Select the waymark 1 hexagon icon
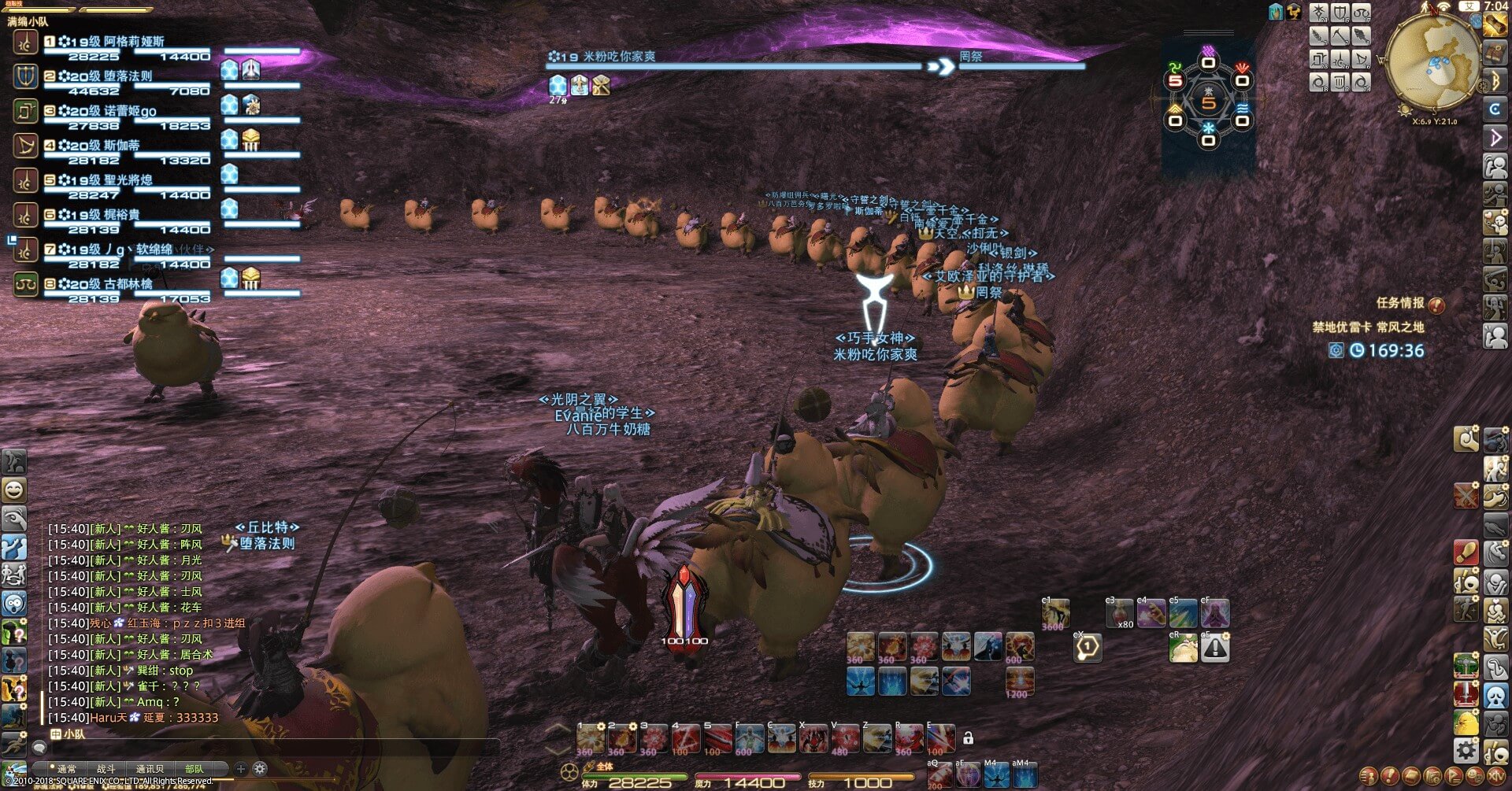 (x=1088, y=648)
